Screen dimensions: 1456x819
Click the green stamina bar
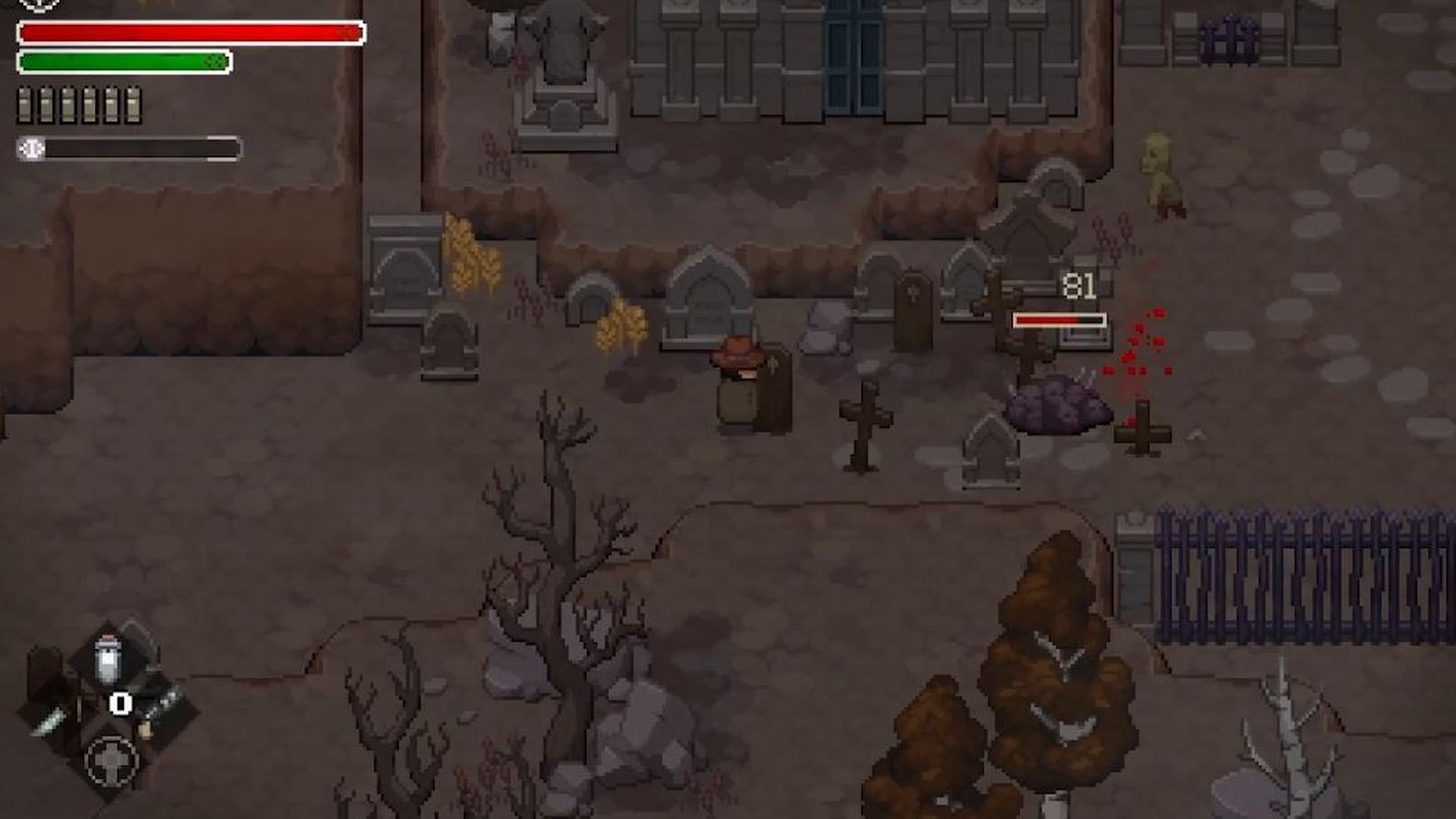coord(125,61)
